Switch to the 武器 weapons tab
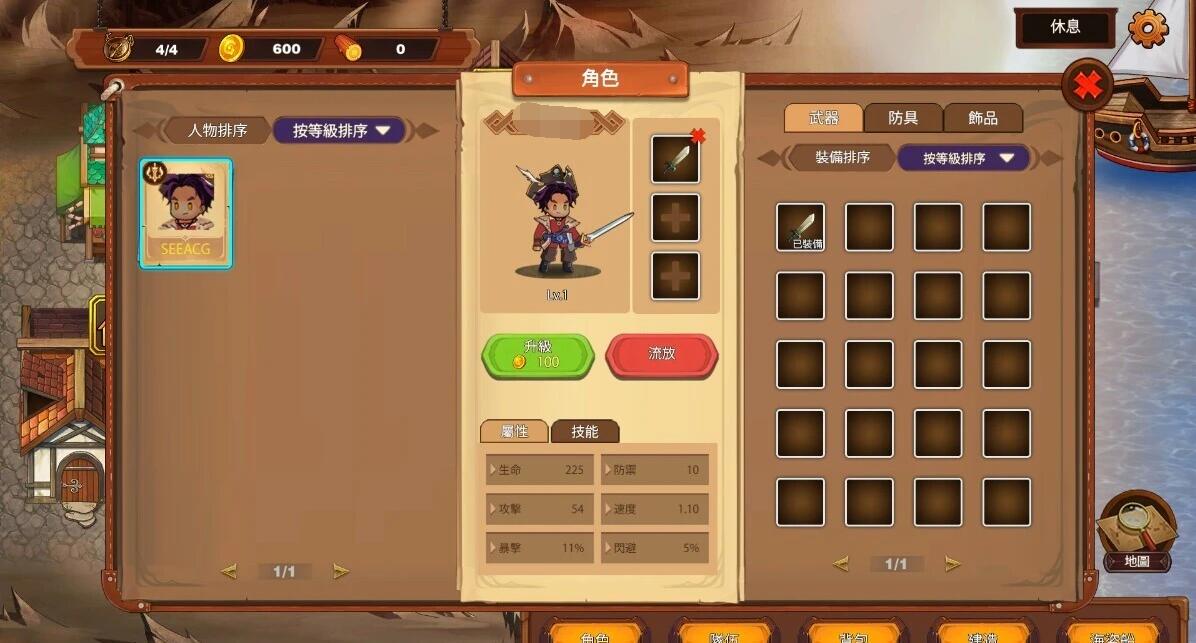 coord(823,118)
